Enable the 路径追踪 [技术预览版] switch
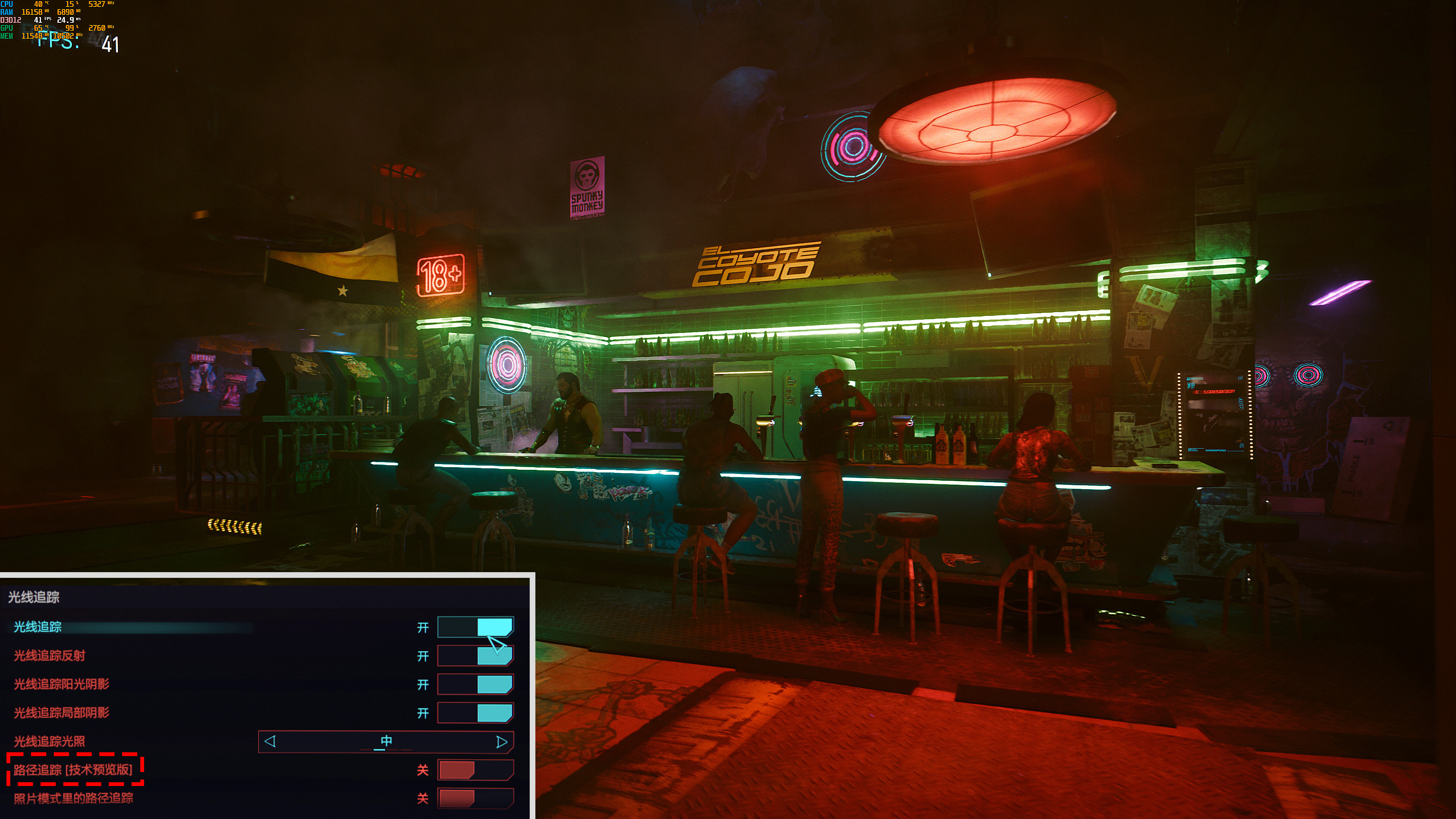1456x819 pixels. (x=475, y=770)
